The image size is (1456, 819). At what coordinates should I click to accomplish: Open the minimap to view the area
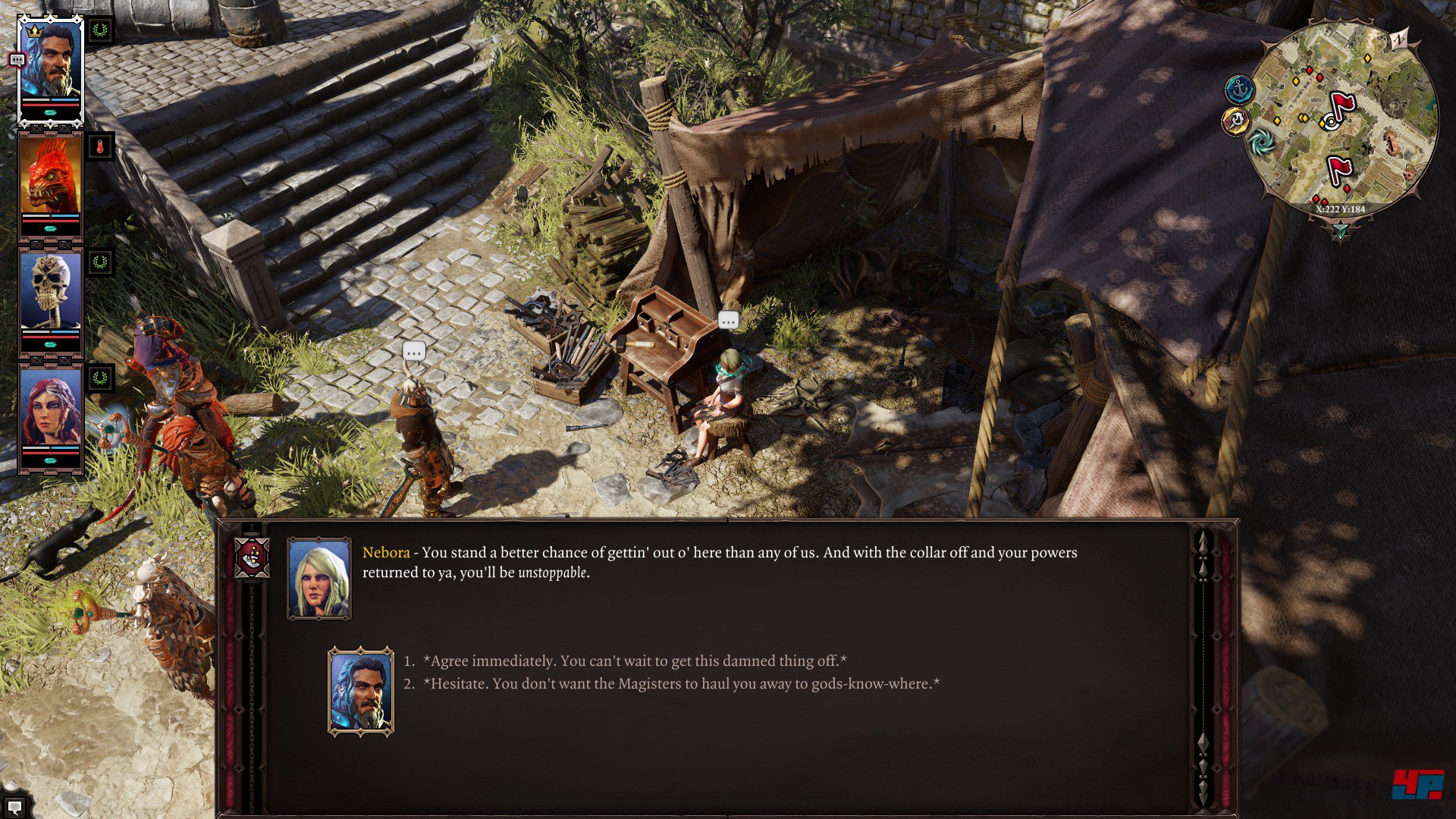tap(1341, 120)
